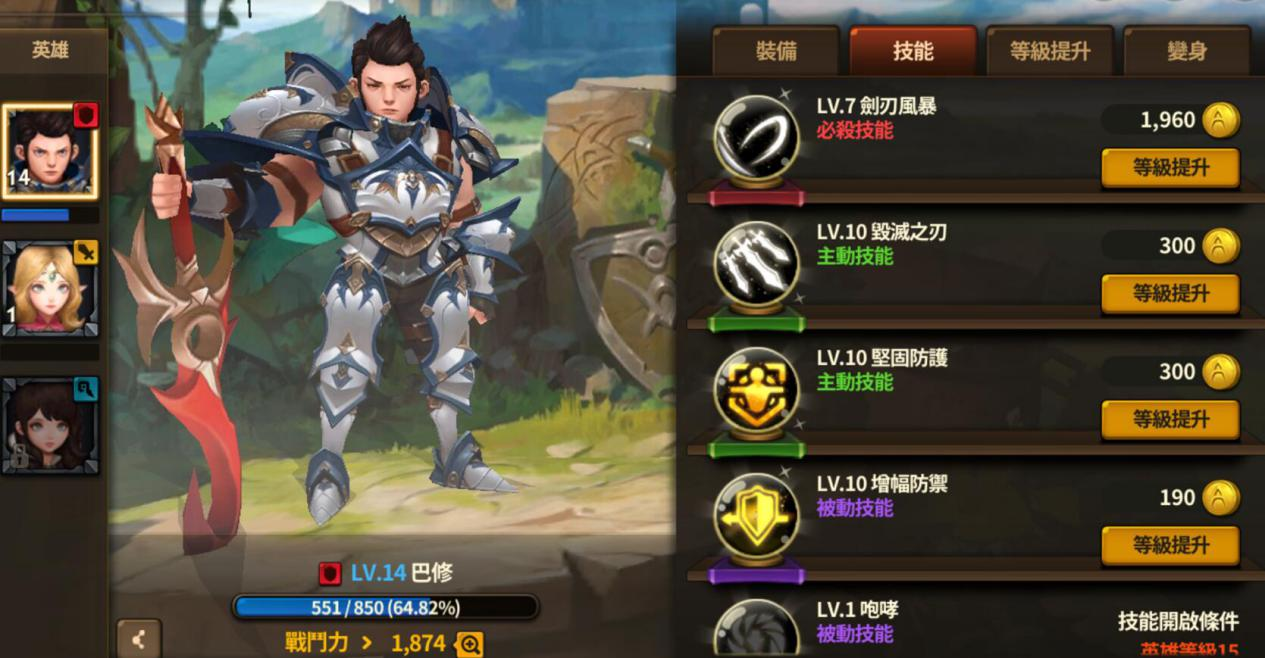Switch to the 變身 transformation tab

click(x=1186, y=51)
